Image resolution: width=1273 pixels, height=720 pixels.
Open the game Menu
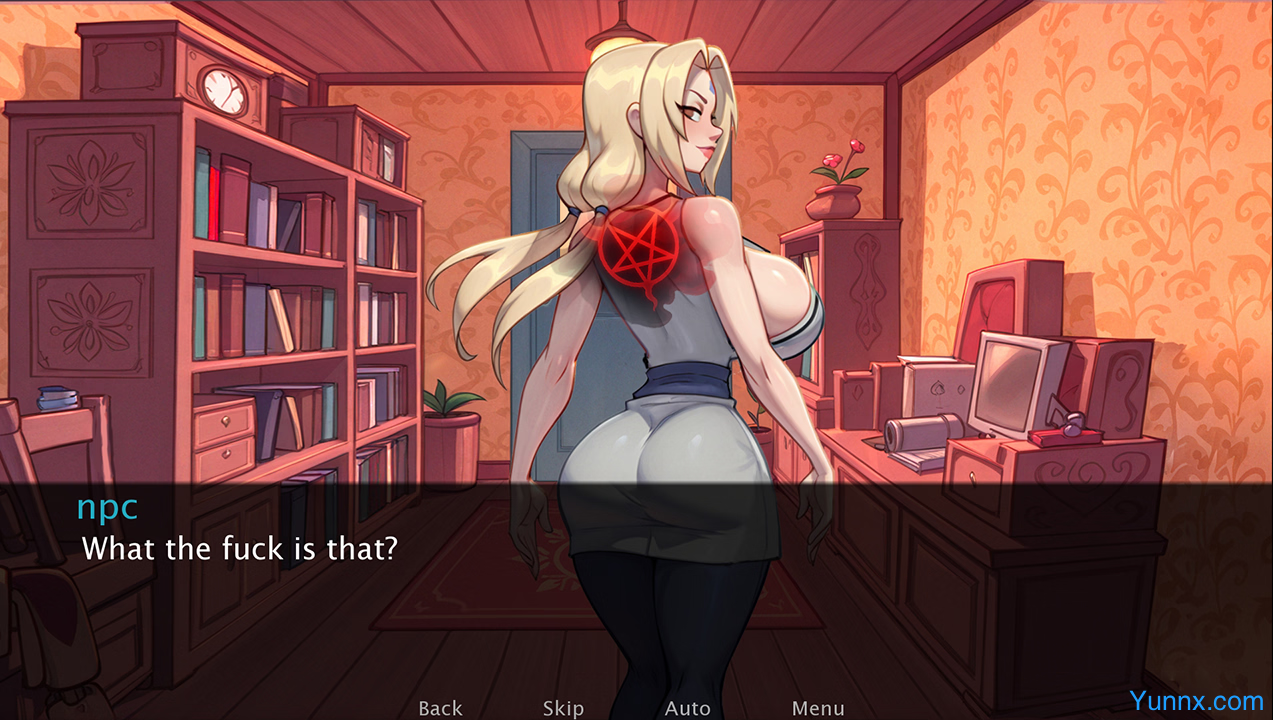818,708
